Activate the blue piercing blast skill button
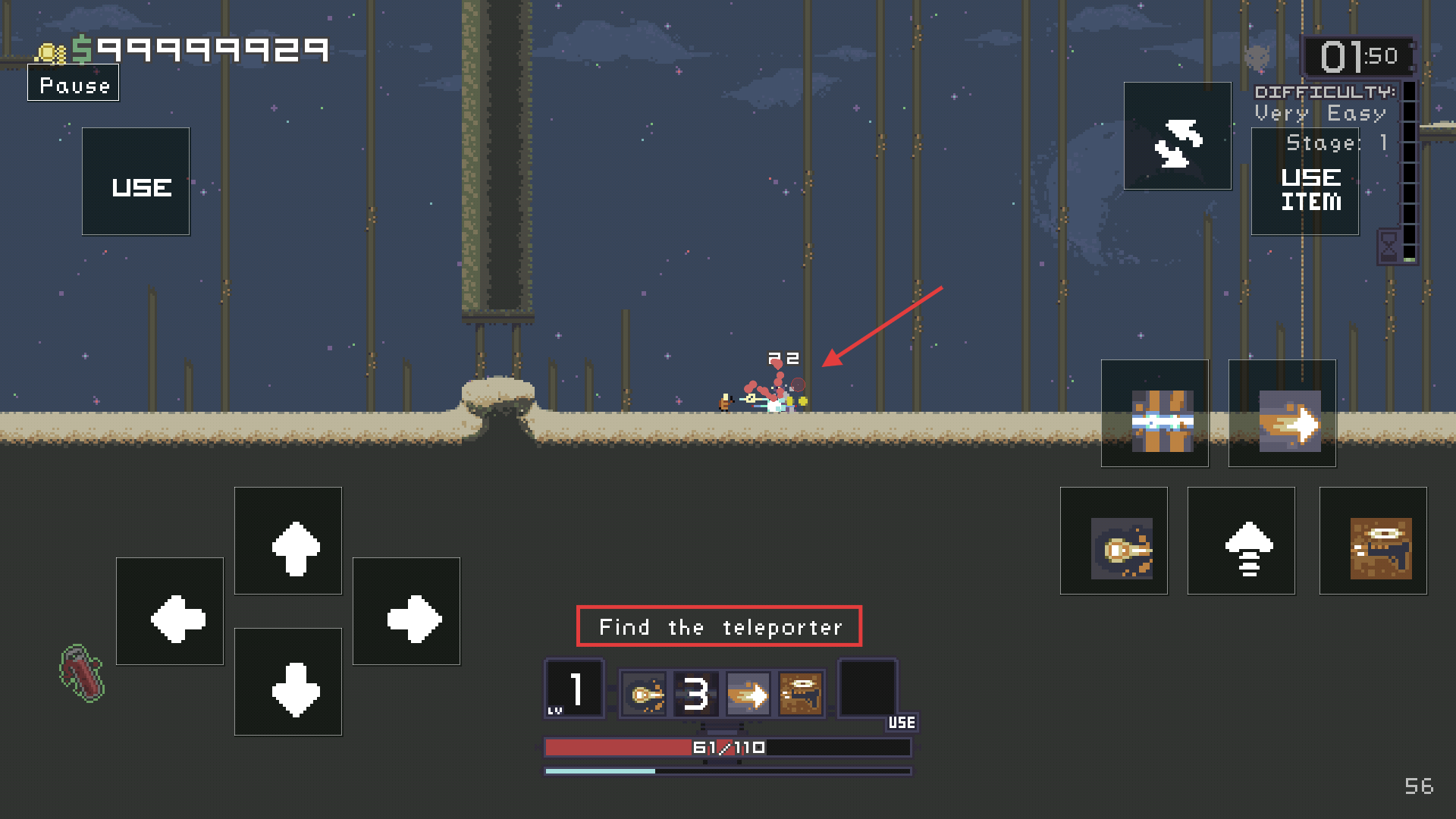1456x819 pixels. coord(1155,414)
